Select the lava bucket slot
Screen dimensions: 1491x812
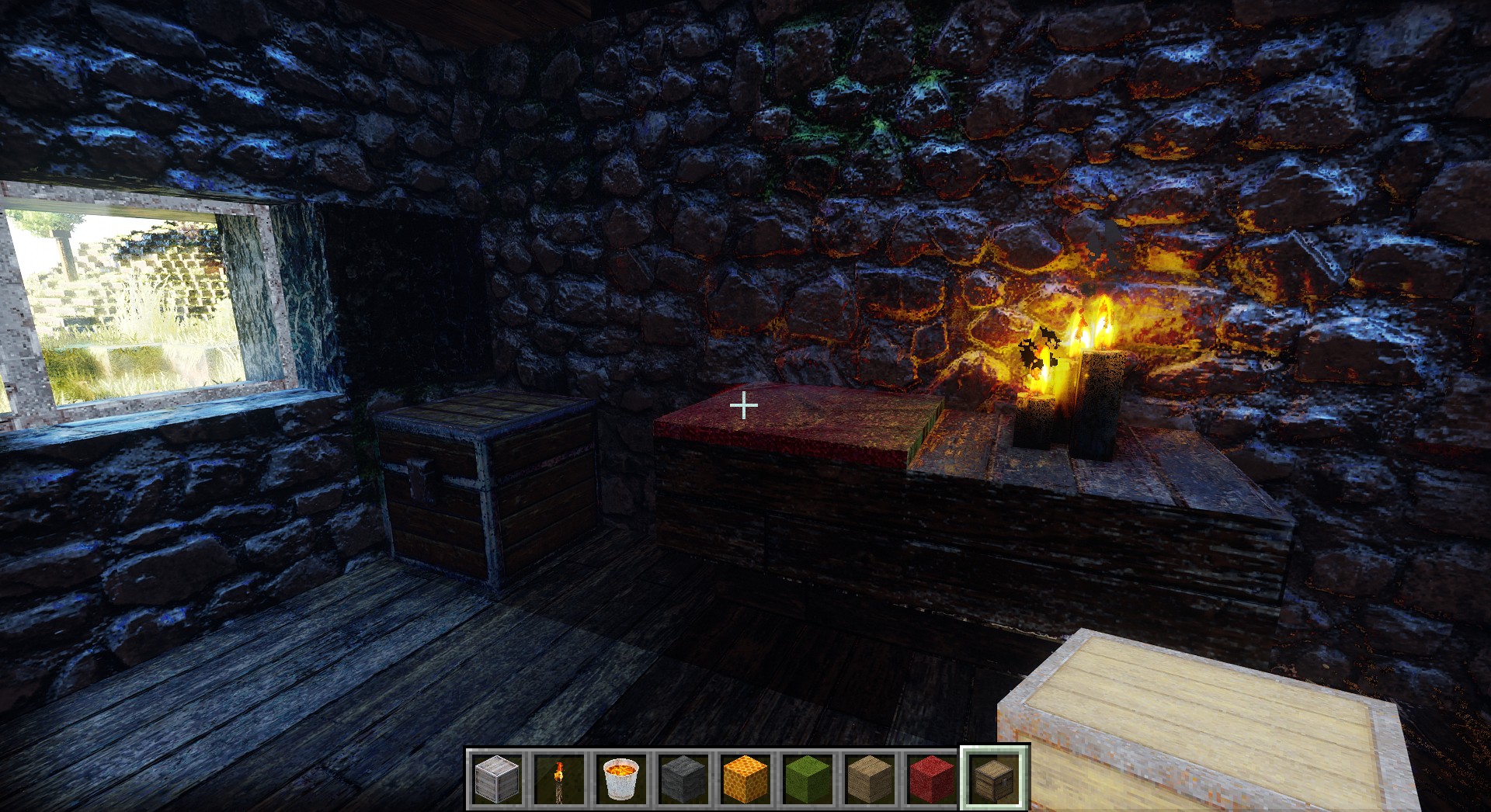621,777
